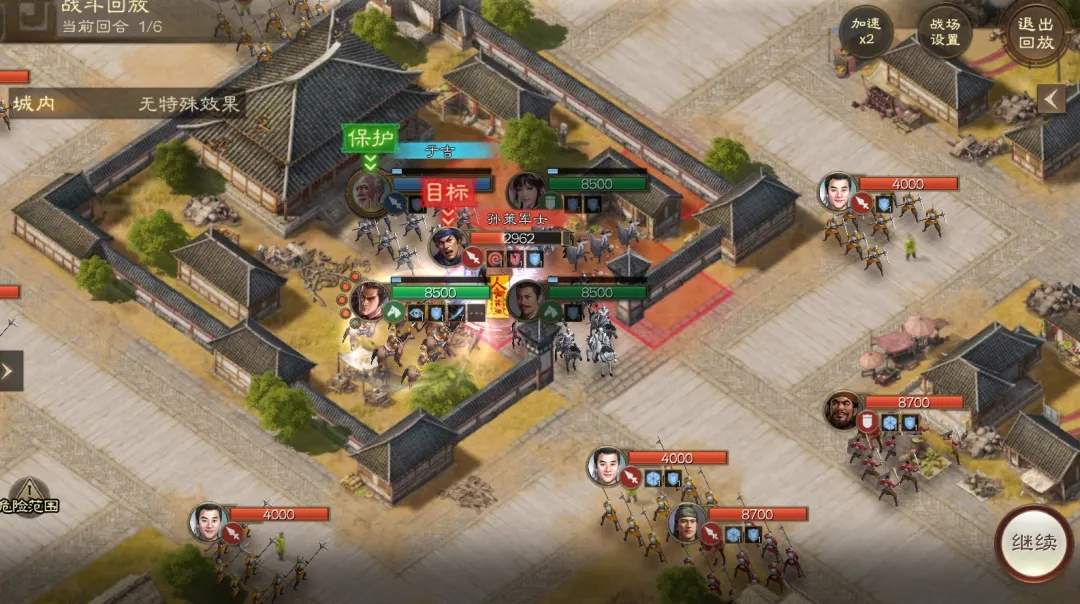This screenshot has height=604, width=1080.
Task: Expand the left-side panel arrow
Action: (9, 371)
